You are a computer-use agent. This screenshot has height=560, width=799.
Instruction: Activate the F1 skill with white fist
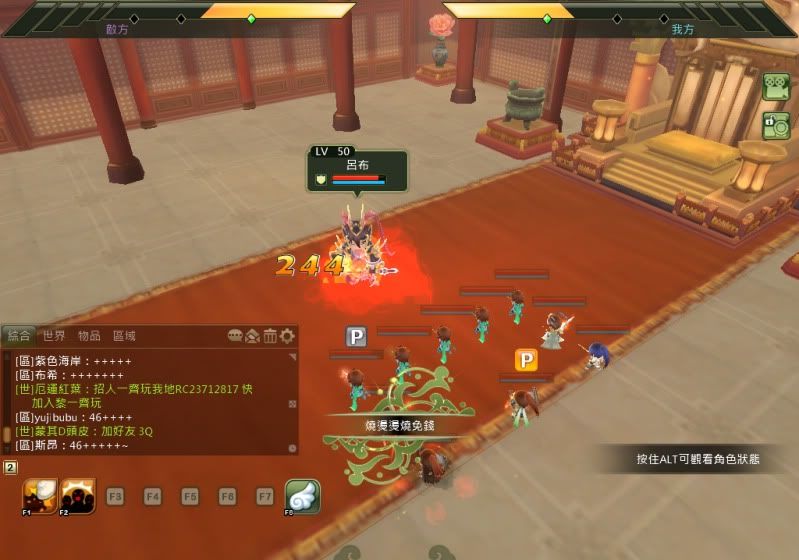pyautogui.click(x=40, y=496)
